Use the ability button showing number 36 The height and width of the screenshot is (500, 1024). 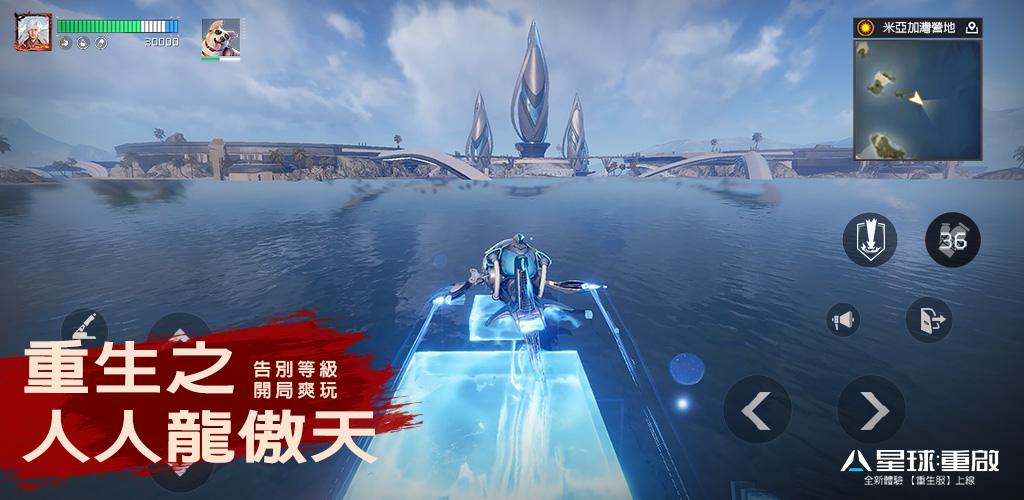(952, 240)
